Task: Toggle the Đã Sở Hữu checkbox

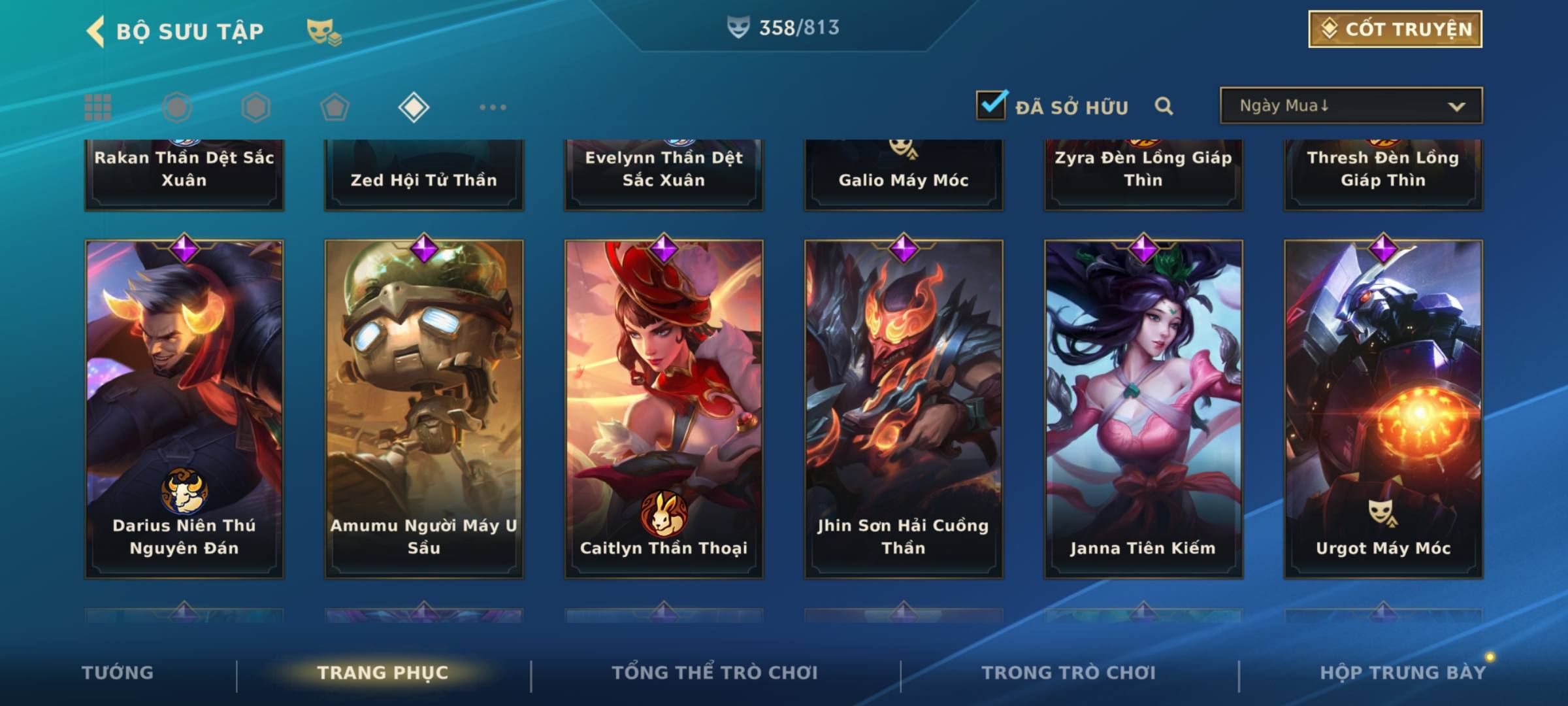Action: tap(991, 105)
